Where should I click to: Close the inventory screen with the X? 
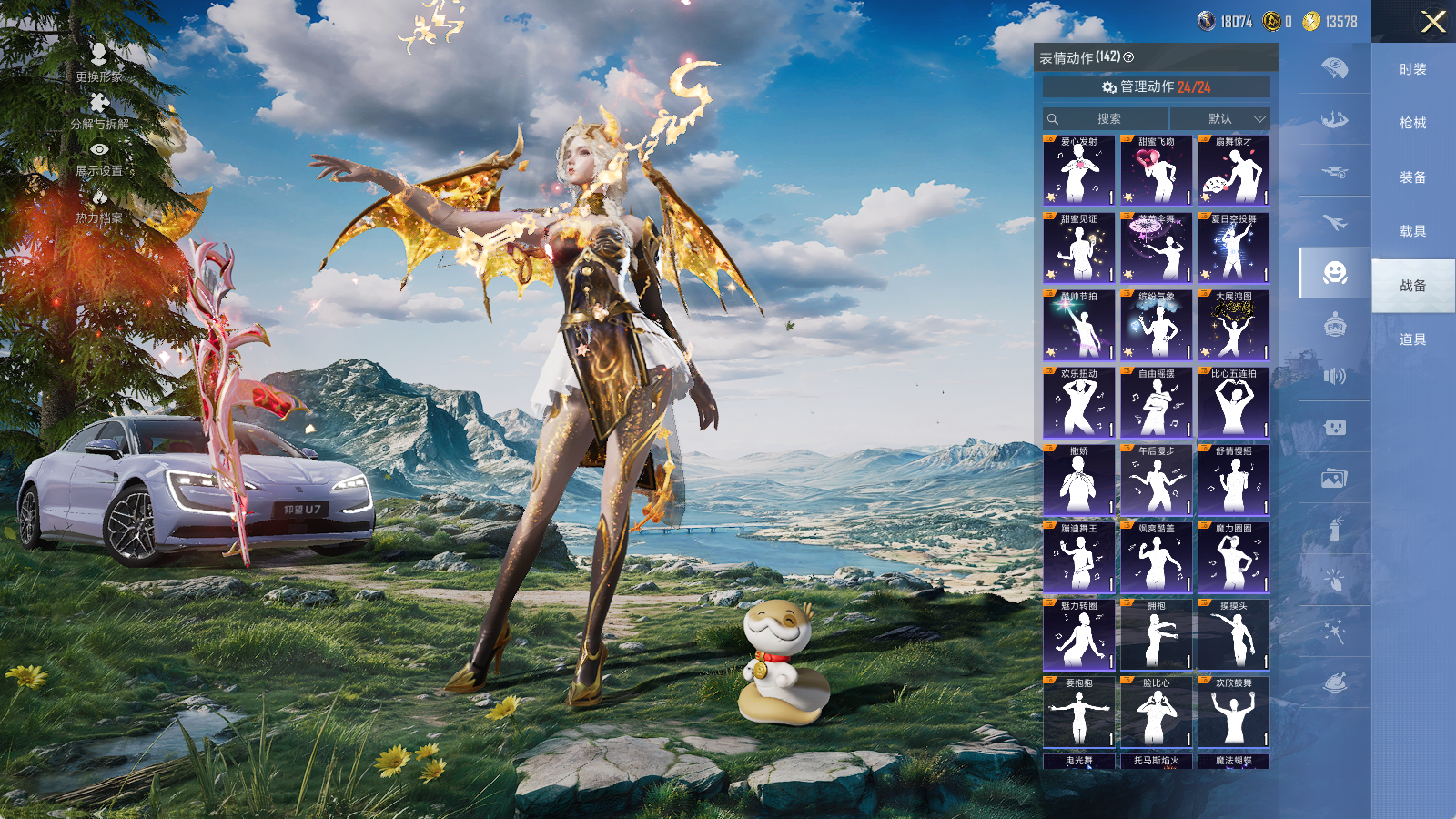pos(1433,22)
